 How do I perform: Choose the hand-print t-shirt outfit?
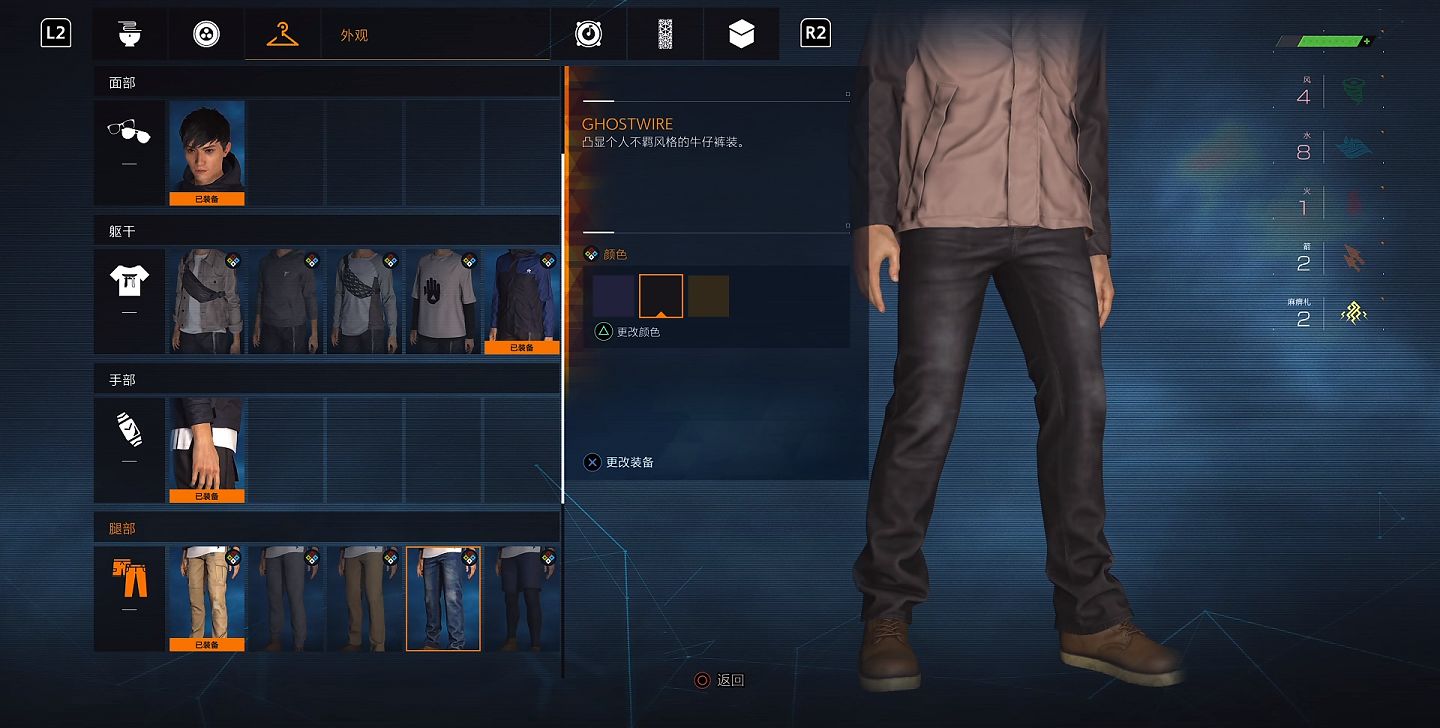(443, 301)
